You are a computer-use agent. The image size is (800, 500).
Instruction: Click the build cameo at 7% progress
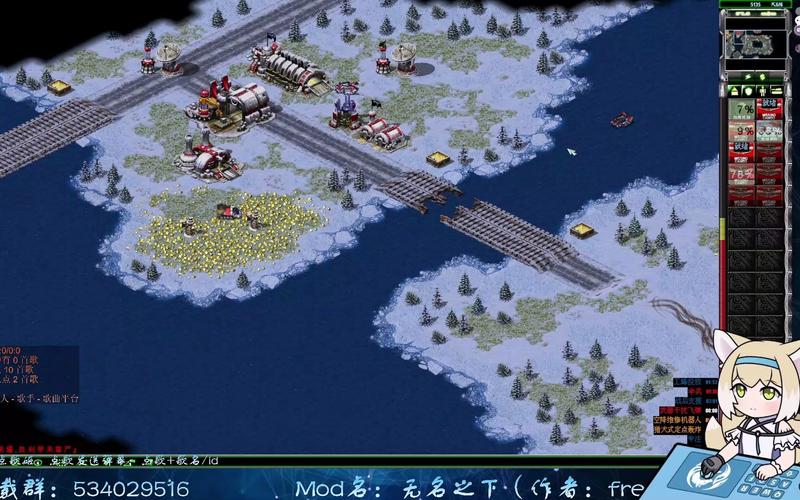click(742, 109)
